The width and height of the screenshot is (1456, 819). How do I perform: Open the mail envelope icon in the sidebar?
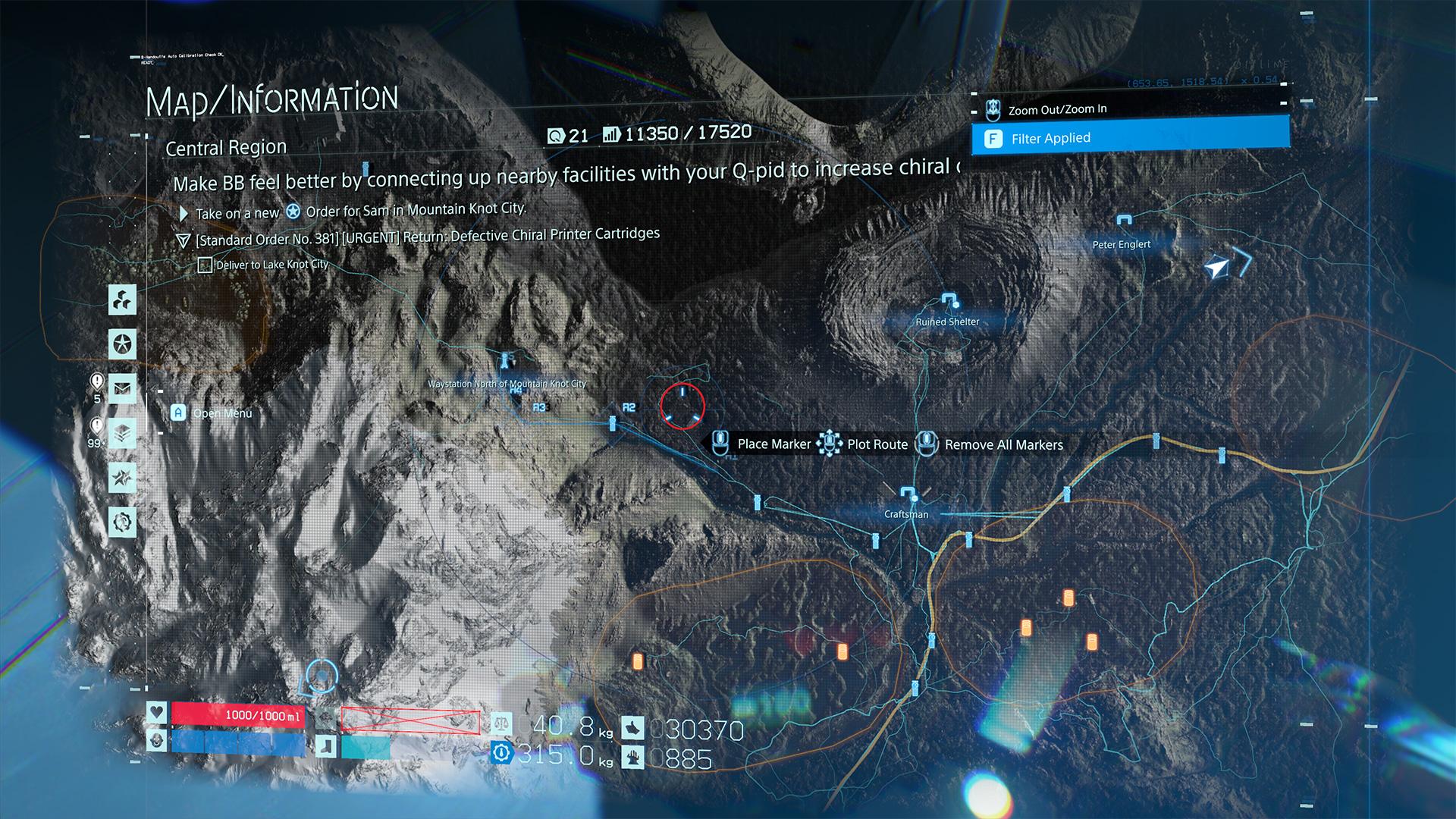tap(122, 389)
